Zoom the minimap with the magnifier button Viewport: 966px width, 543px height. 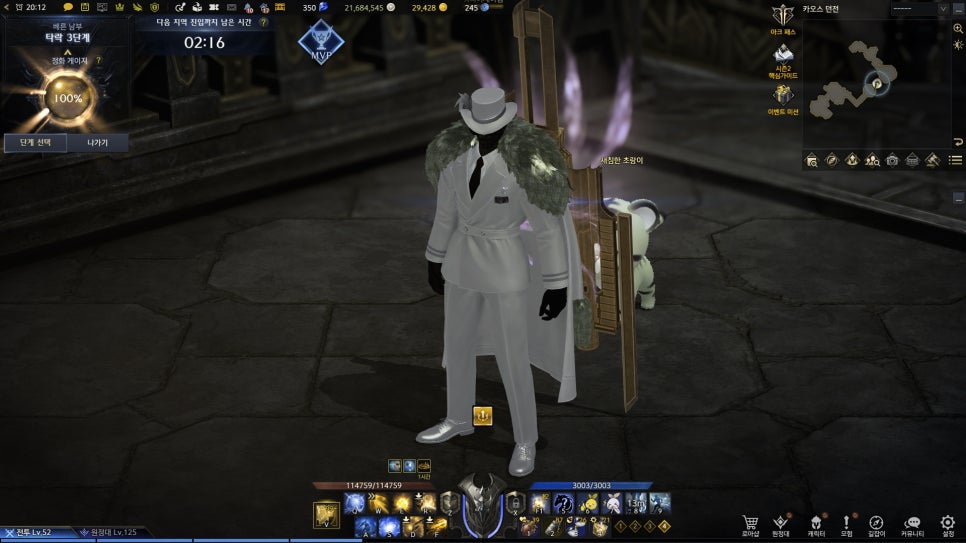coord(958,28)
